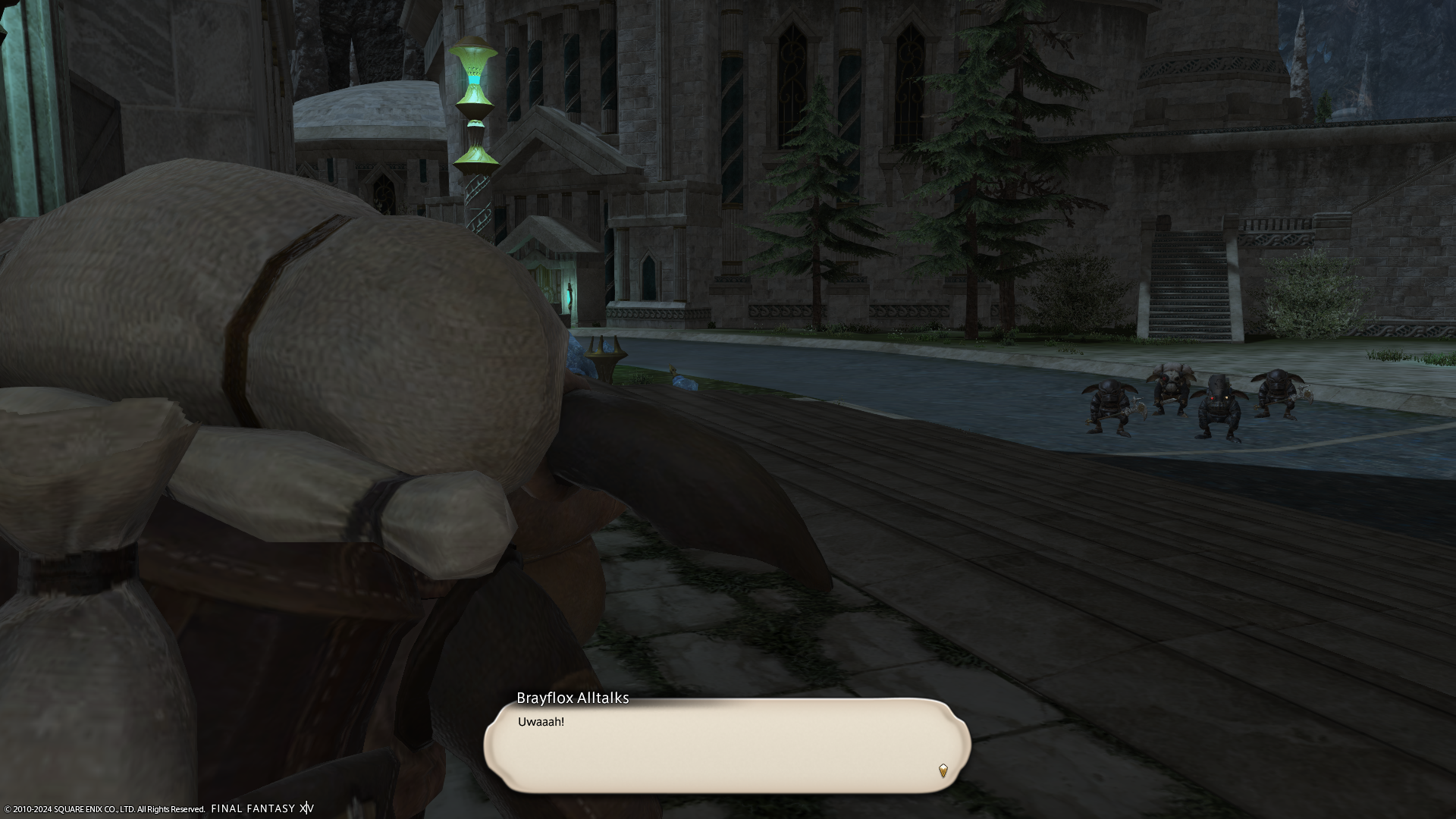Click the dialogue continue arrow indicator
Image resolution: width=1456 pixels, height=819 pixels.
point(943,770)
